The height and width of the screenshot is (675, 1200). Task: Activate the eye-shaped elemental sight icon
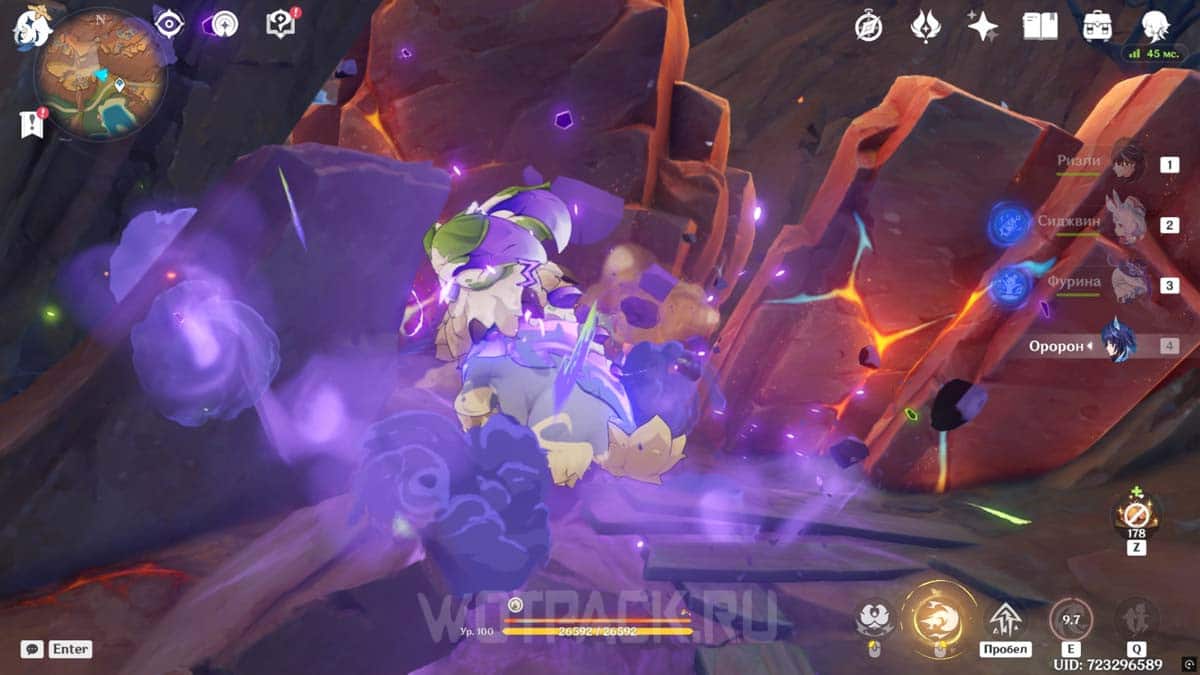pos(169,24)
